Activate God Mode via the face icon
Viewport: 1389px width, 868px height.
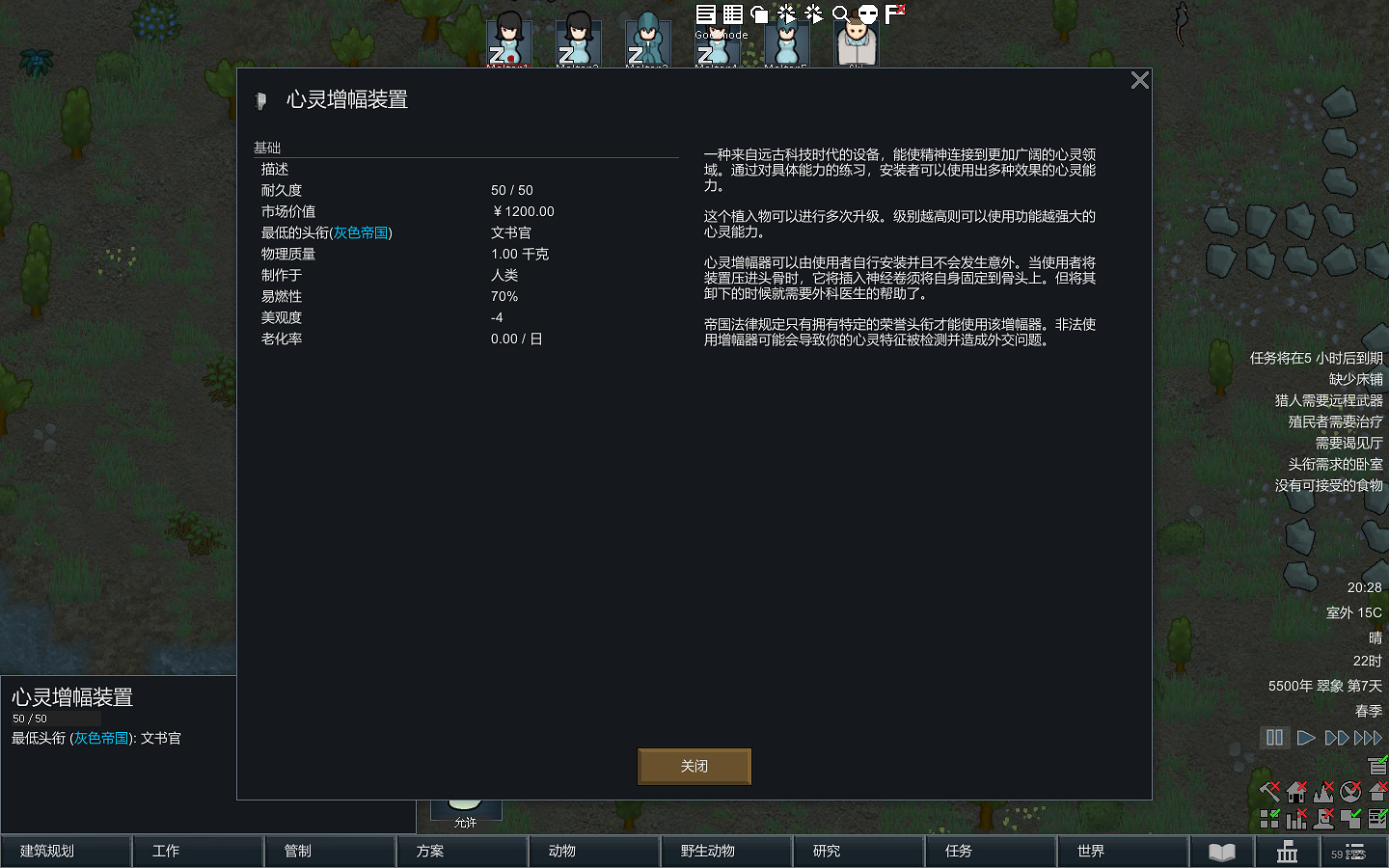click(x=867, y=14)
